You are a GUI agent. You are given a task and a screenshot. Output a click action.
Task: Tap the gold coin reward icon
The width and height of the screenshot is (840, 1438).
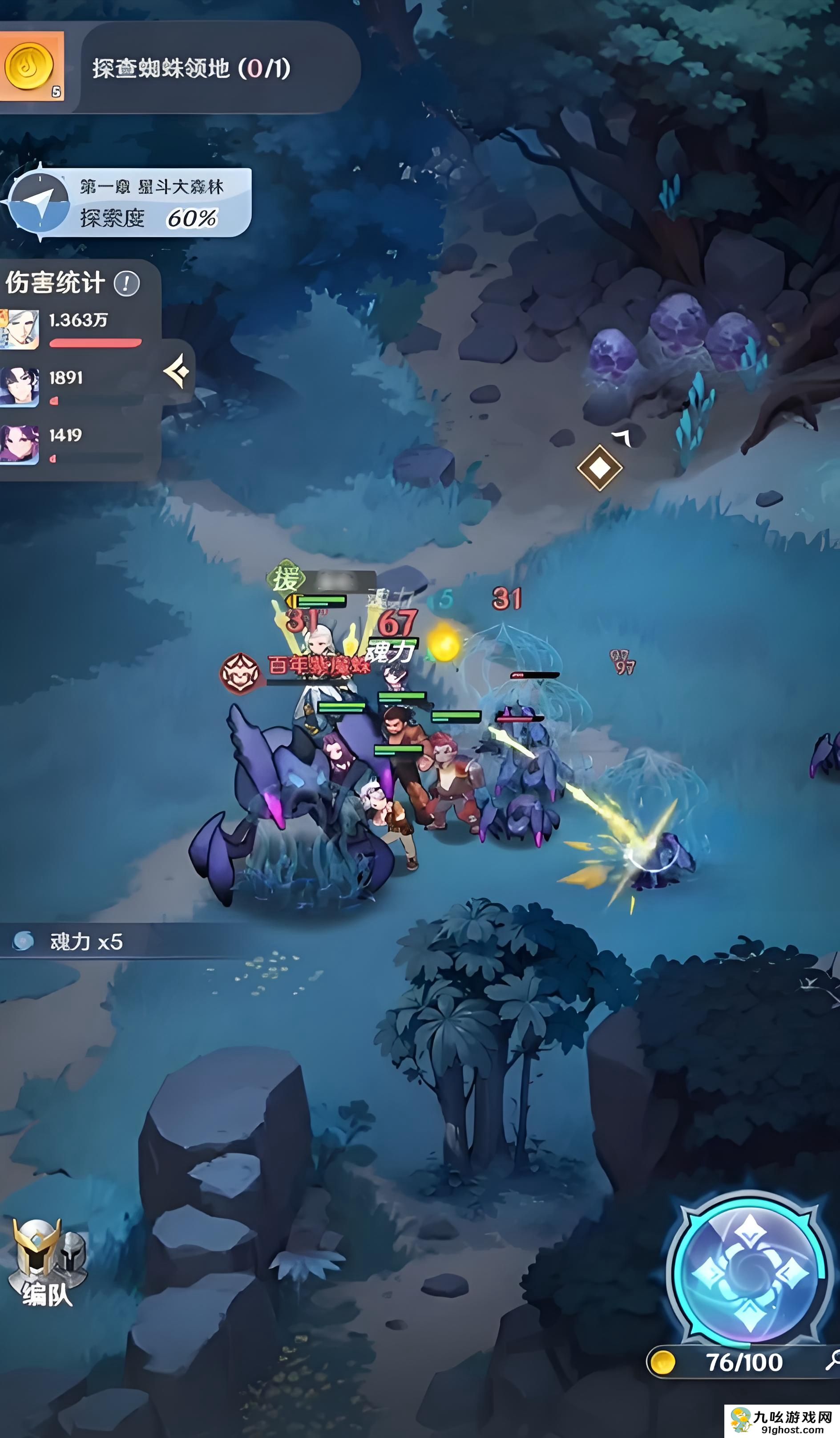click(30, 67)
